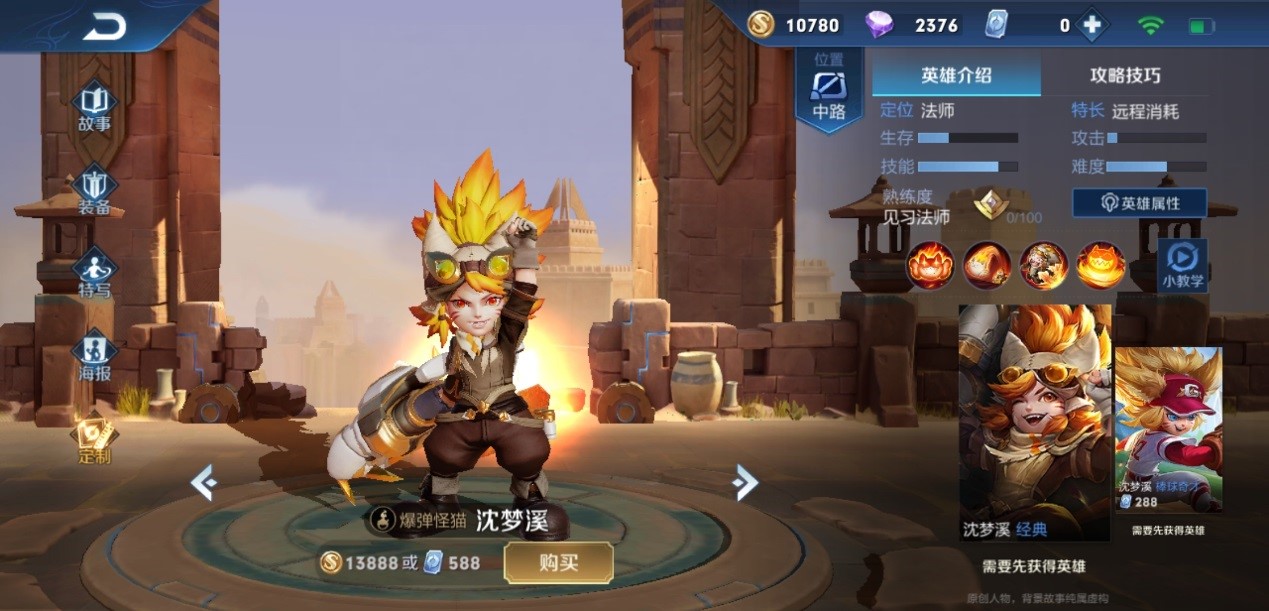
Task: View the cat-face passive skill icon
Action: point(930,265)
